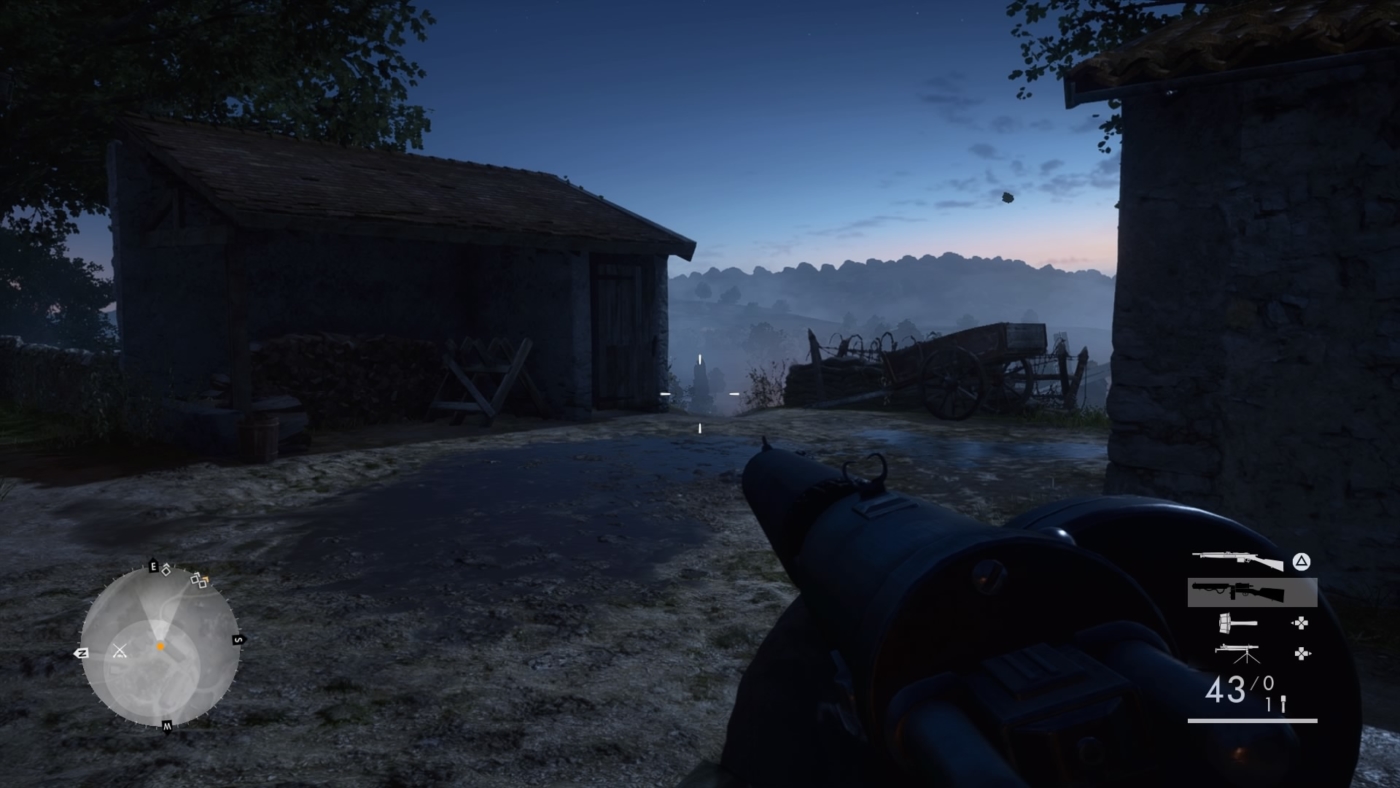This screenshot has height=788, width=1400.
Task: Click the orange player dot at minimap center
Action: click(161, 645)
